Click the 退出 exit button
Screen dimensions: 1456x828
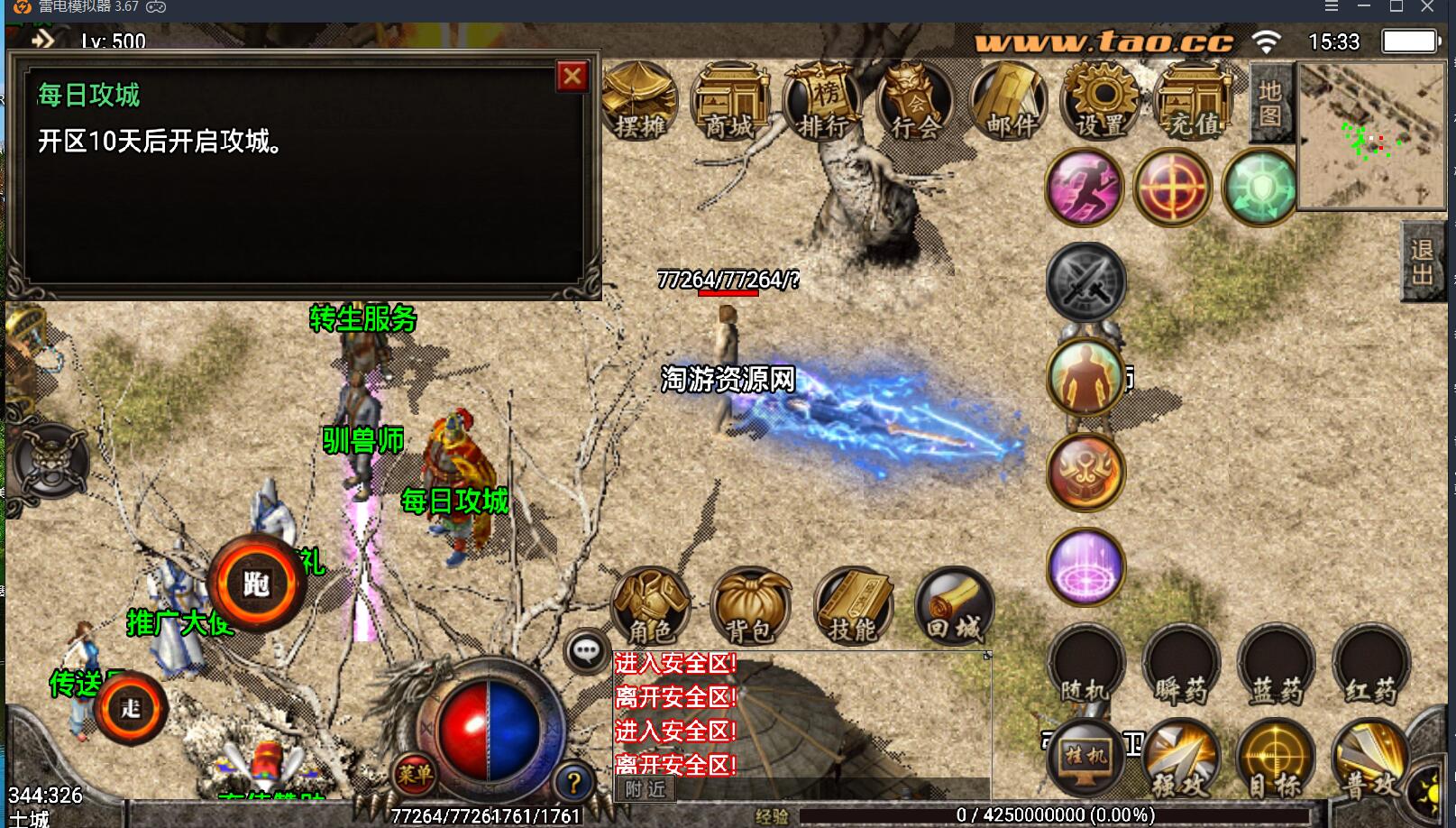(1423, 262)
